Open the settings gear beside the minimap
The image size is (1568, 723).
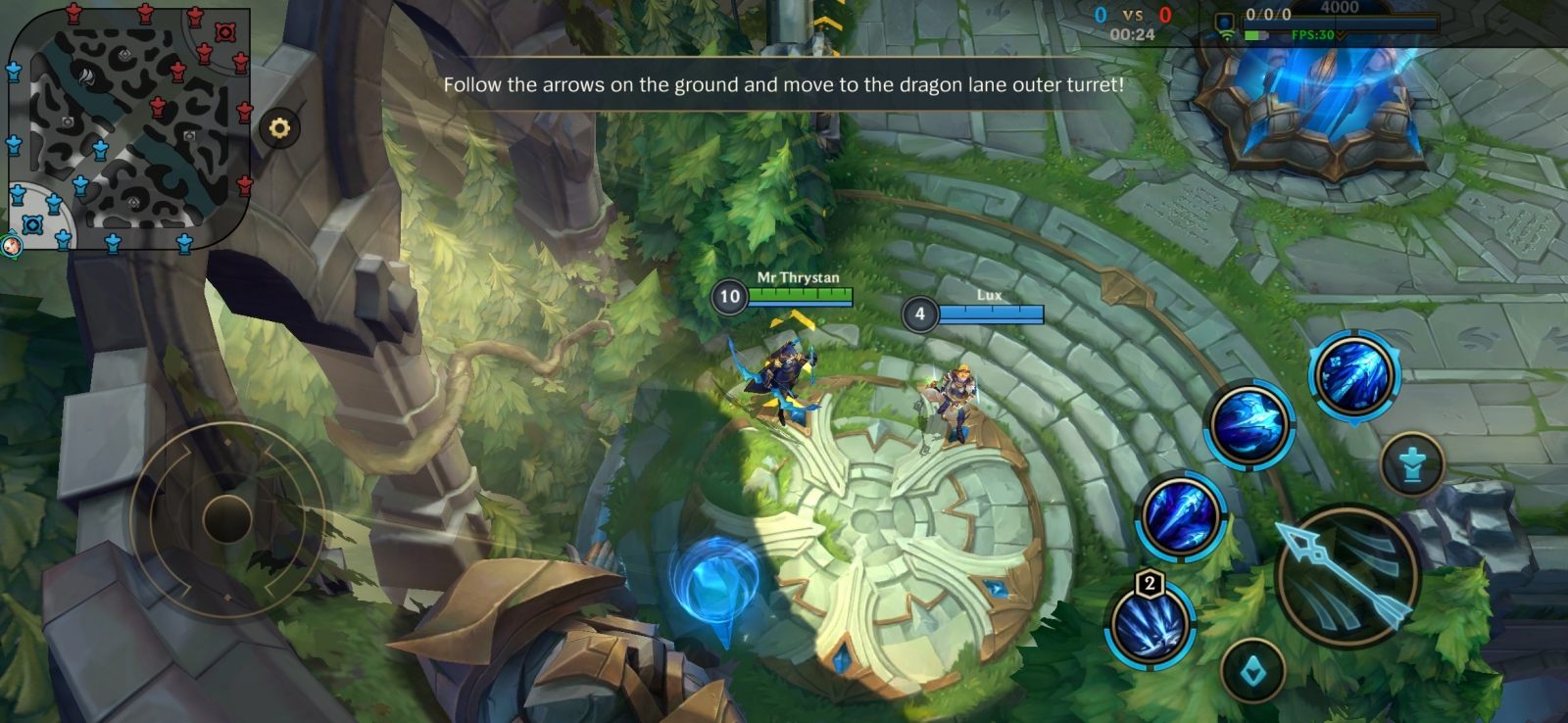click(279, 128)
